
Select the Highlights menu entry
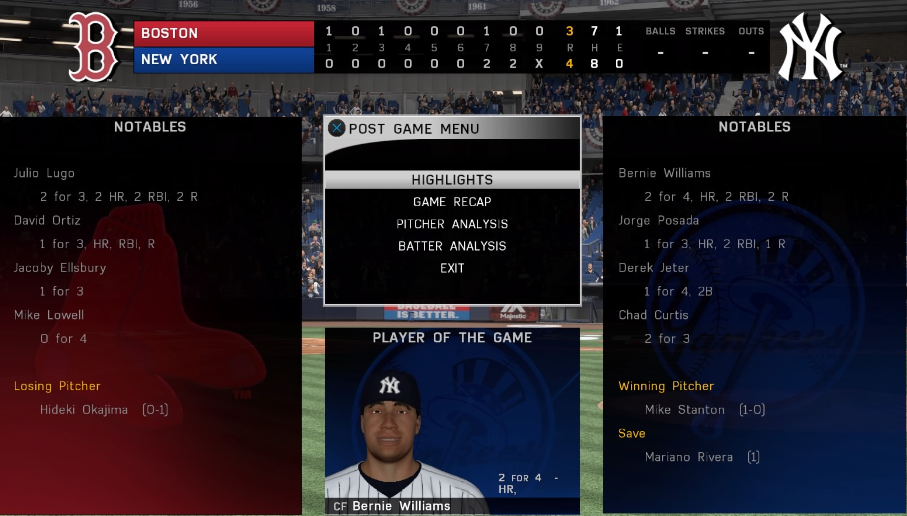(x=452, y=180)
